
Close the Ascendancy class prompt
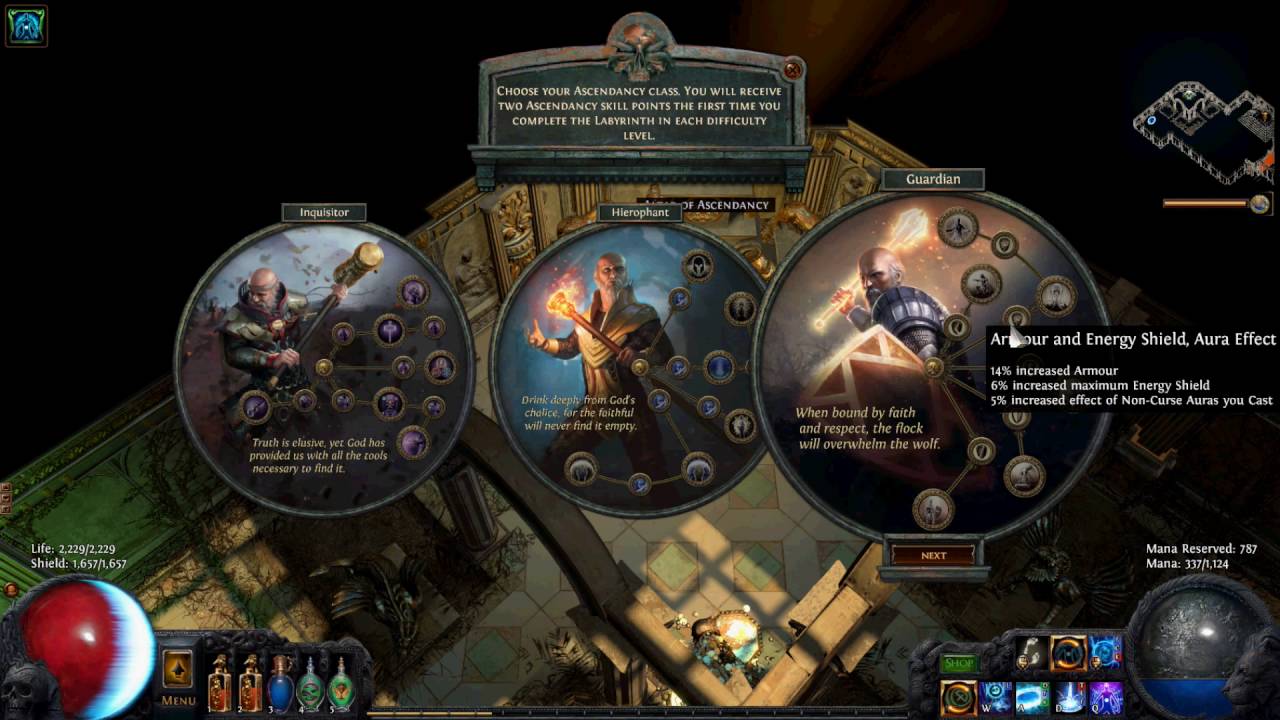pyautogui.click(x=792, y=70)
